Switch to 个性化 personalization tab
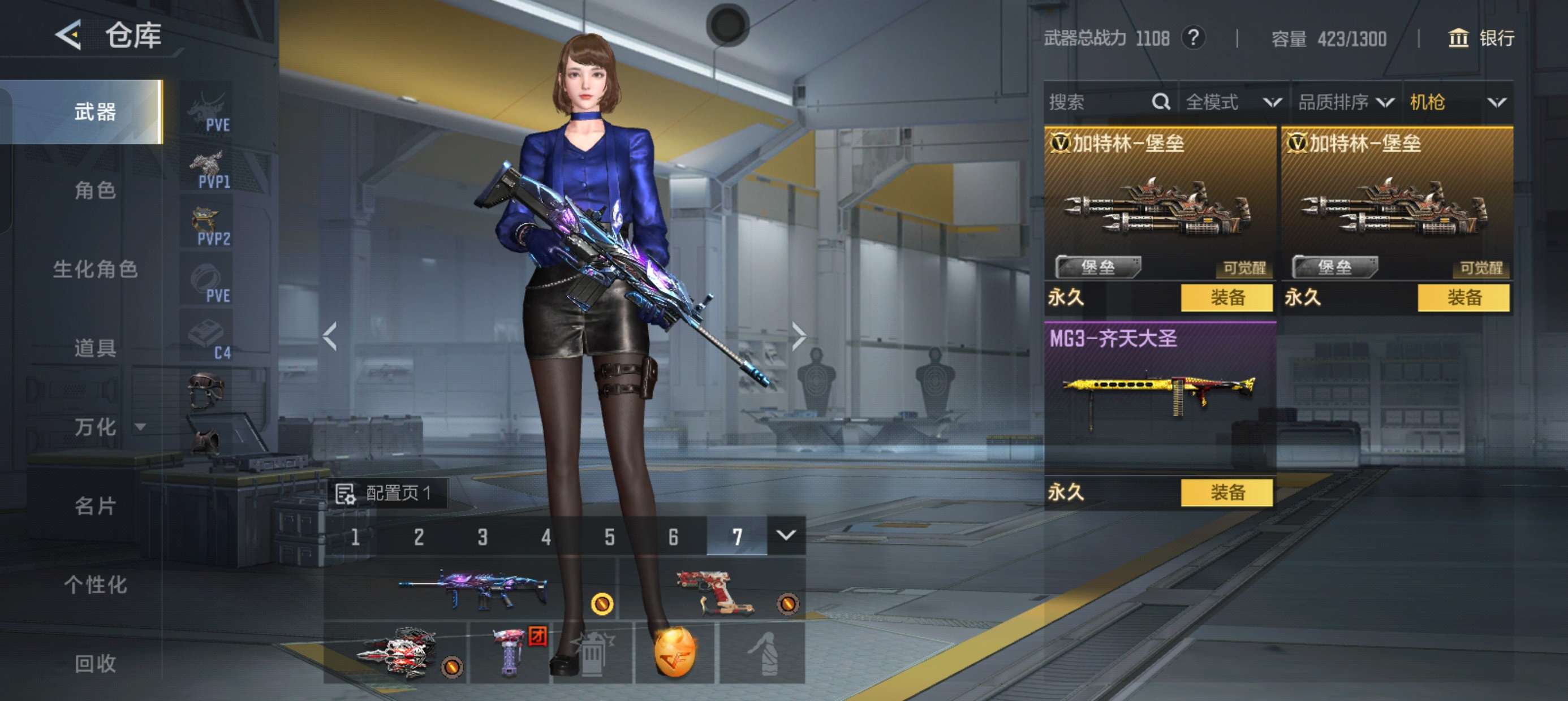 (95, 584)
